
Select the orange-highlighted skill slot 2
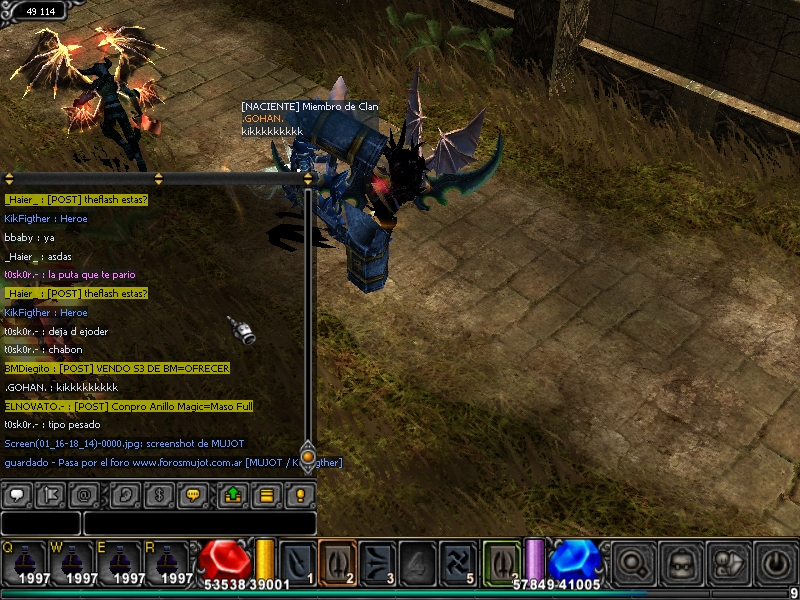click(338, 560)
